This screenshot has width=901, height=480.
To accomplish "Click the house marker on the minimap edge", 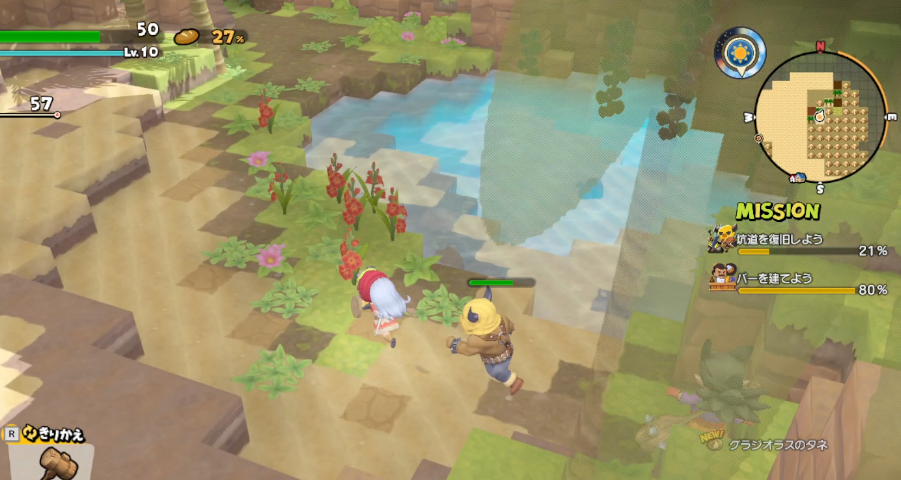I will pos(798,178).
